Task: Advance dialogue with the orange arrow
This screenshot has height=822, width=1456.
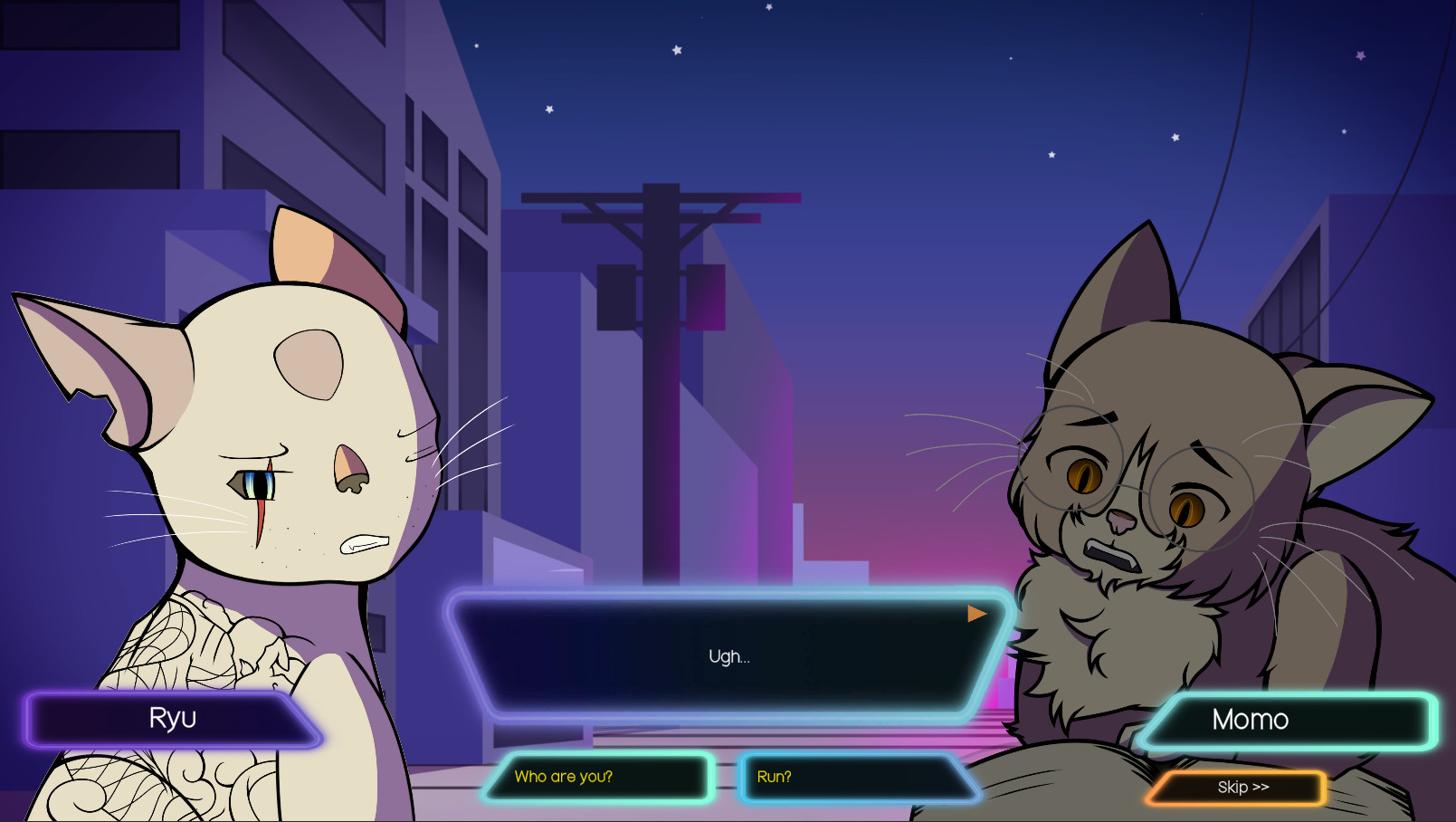Action: click(976, 614)
